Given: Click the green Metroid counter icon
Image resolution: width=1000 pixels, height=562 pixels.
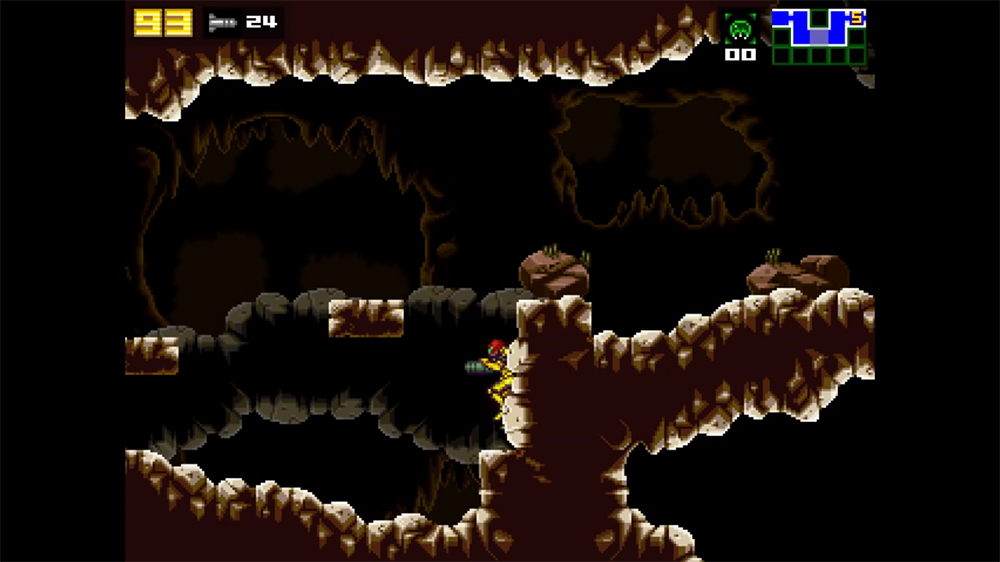Looking at the screenshot, I should [741, 27].
